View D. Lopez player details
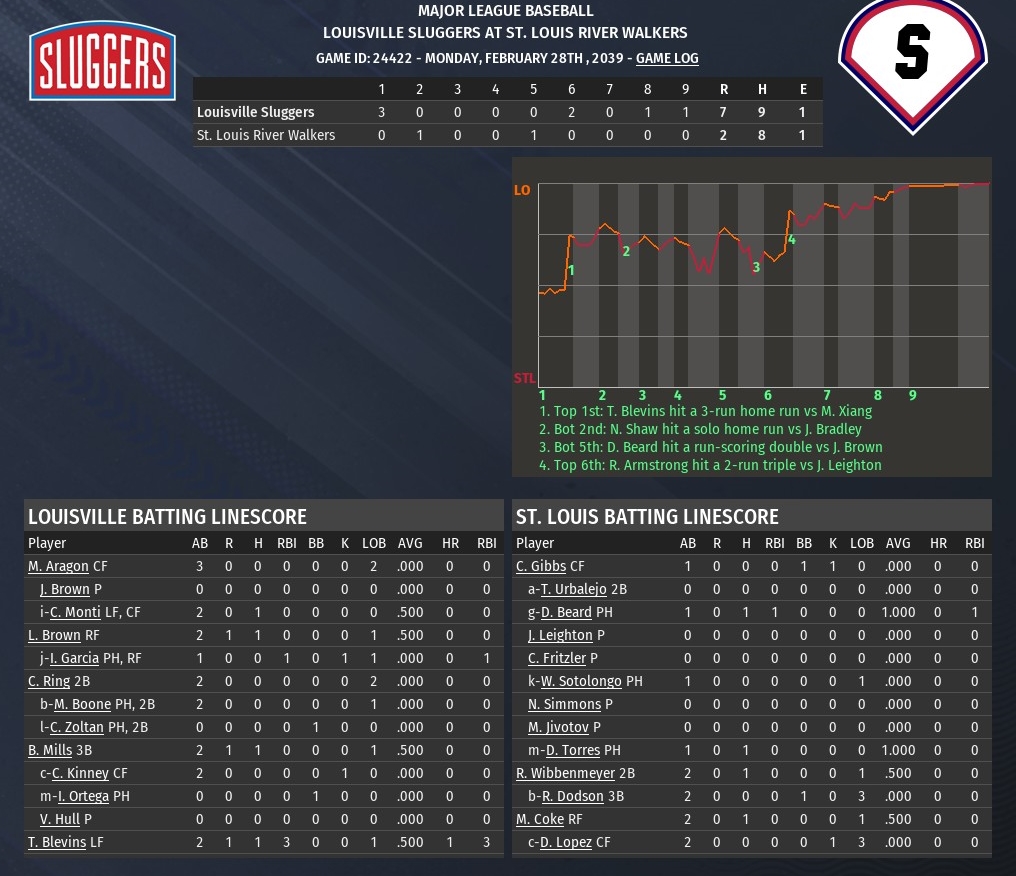The image size is (1016, 876). 566,842
